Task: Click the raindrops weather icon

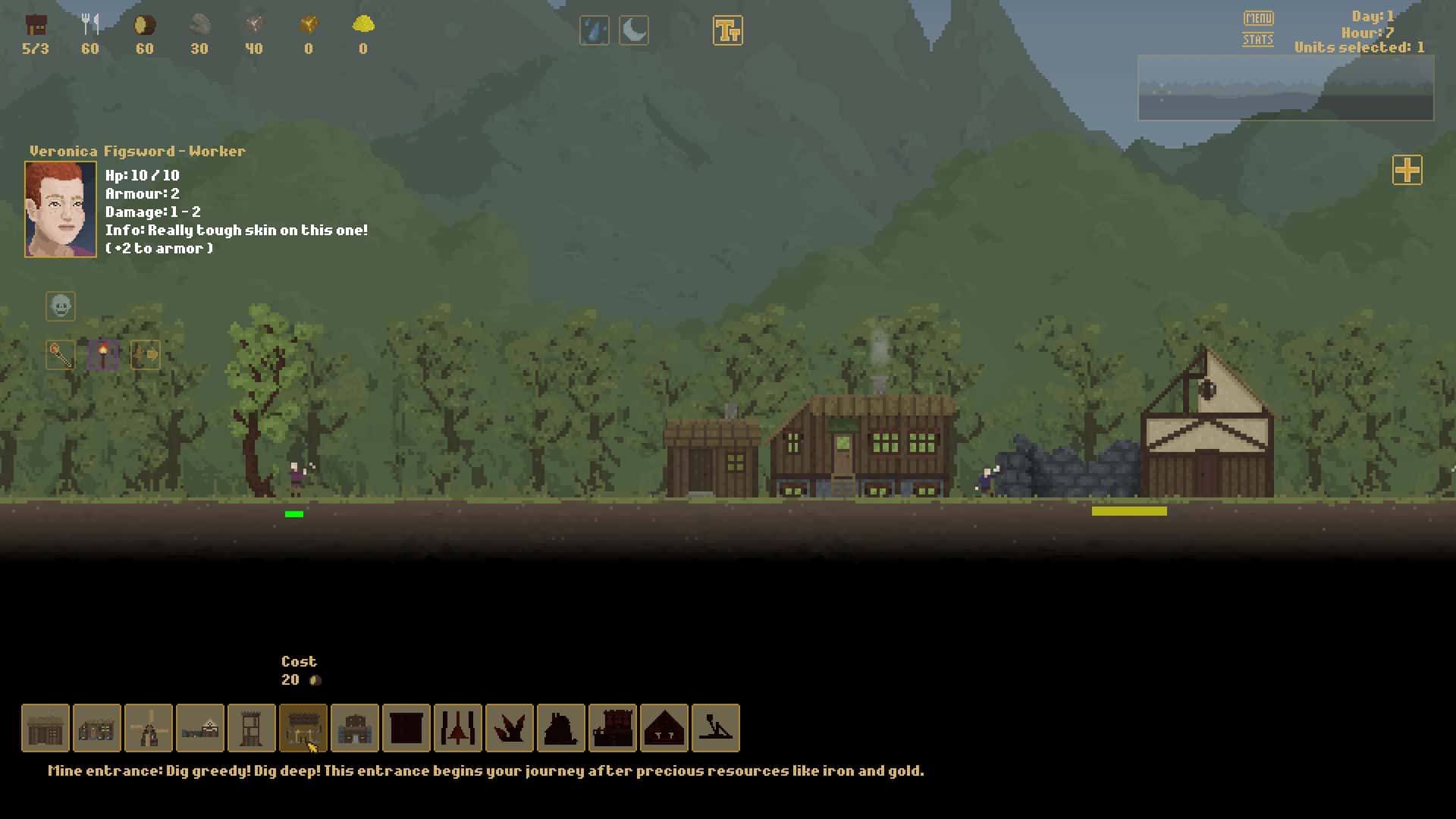Action: coord(594,31)
